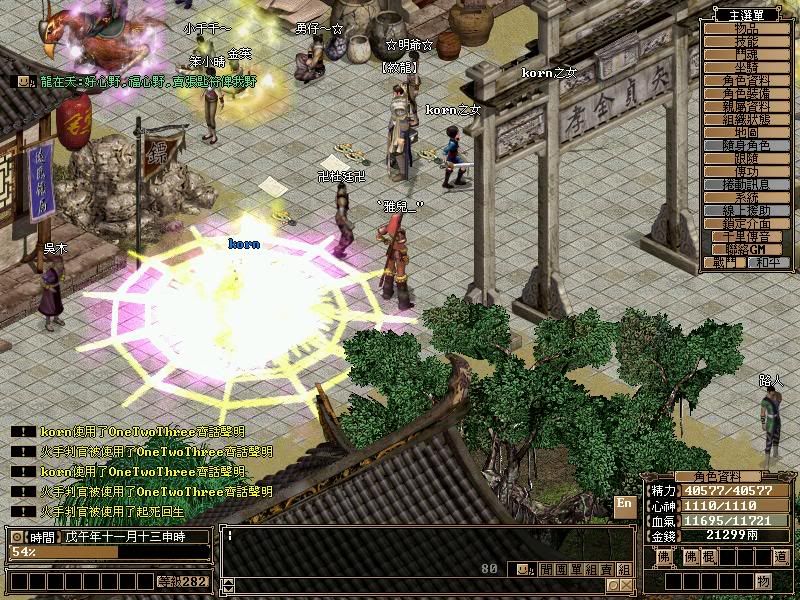Screen dimensions: 800x600
Task: Open 千里傳音 long-distance whisper
Action: 746,237
